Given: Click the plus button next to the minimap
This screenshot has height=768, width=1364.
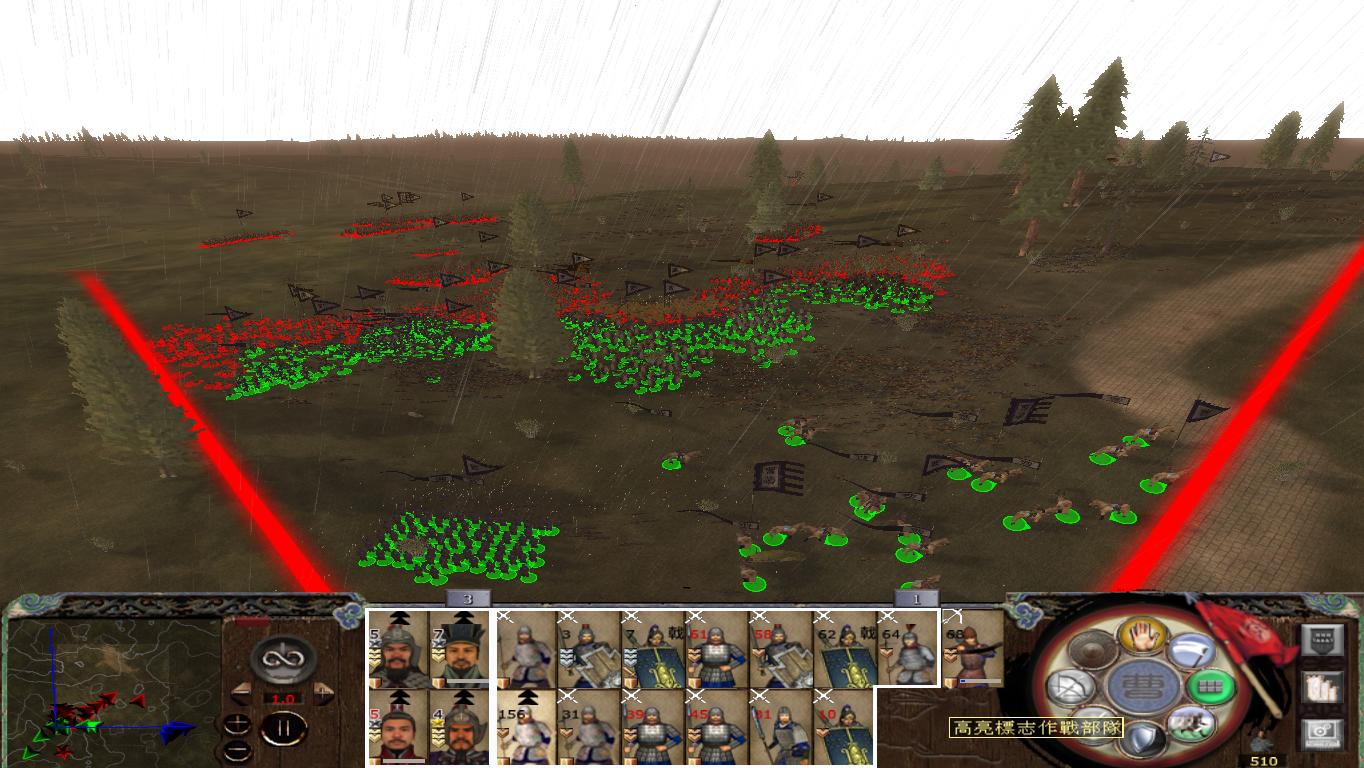Looking at the screenshot, I should [237, 724].
